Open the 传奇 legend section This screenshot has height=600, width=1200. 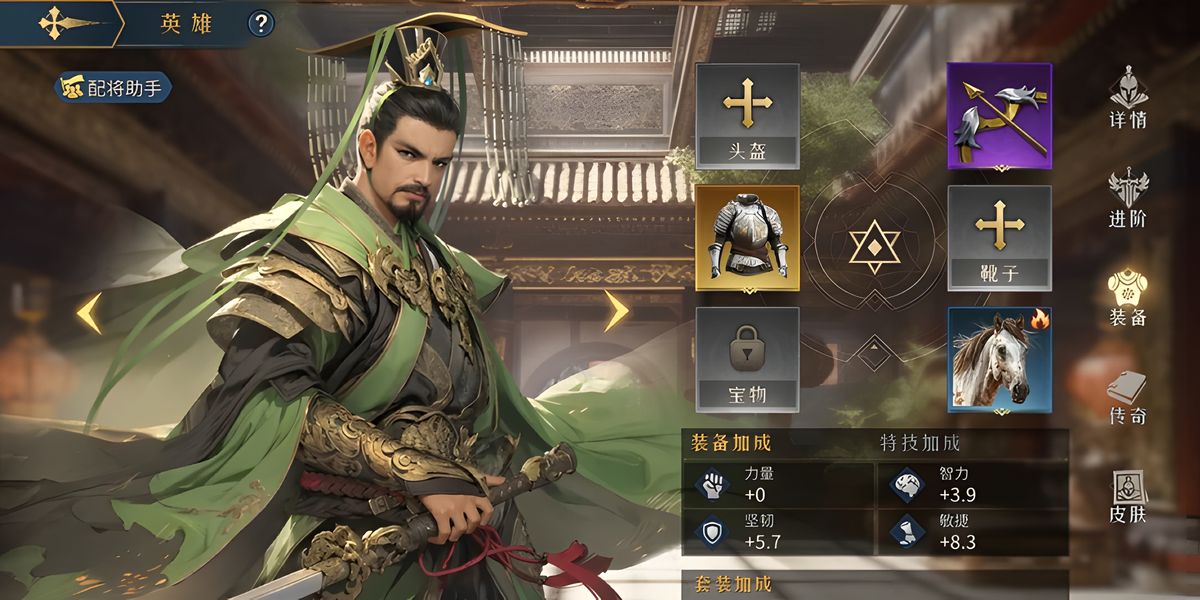click(1128, 397)
